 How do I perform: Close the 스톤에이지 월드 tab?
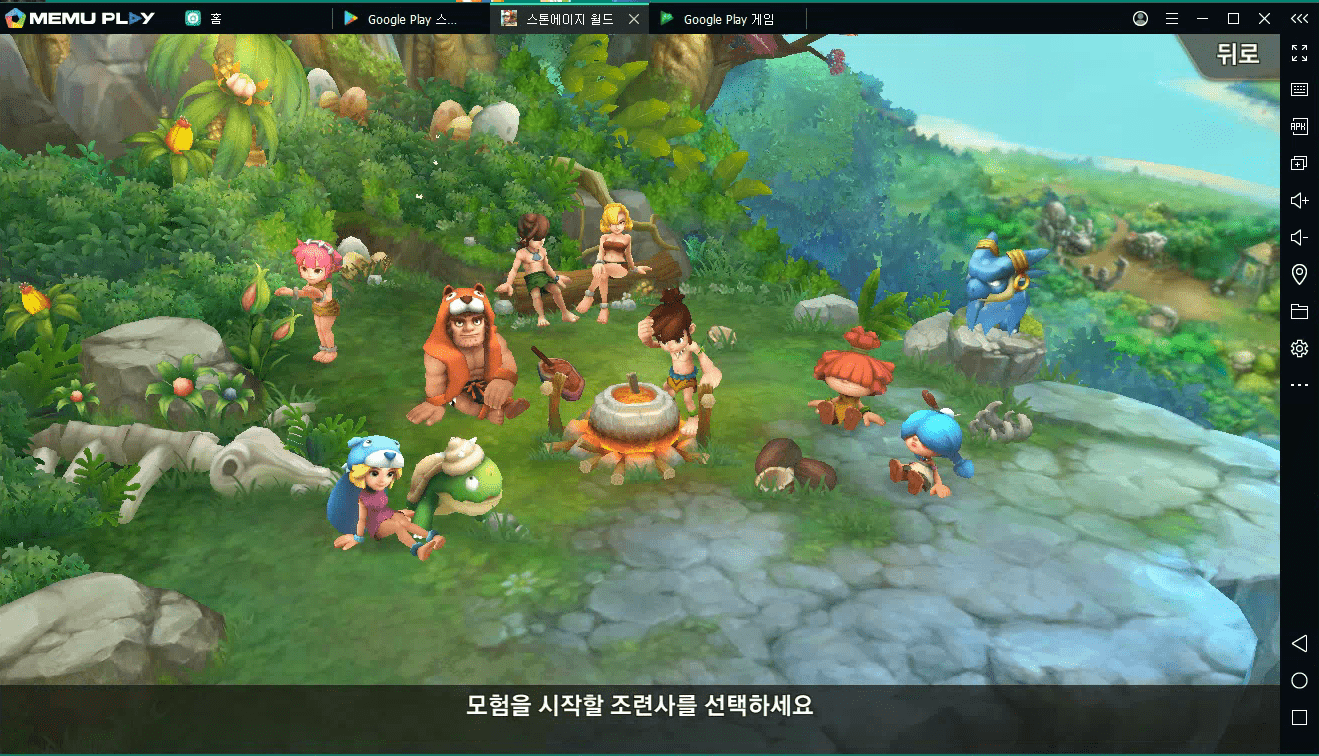[634, 19]
